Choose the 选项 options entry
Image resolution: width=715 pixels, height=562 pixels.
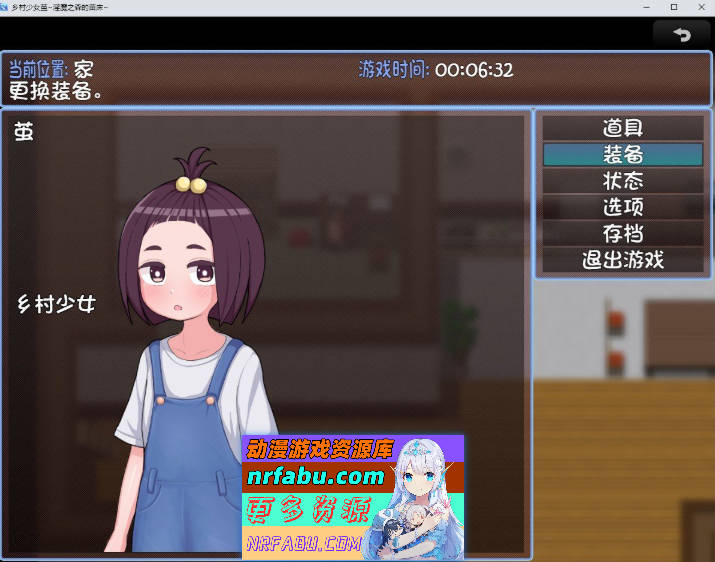623,208
